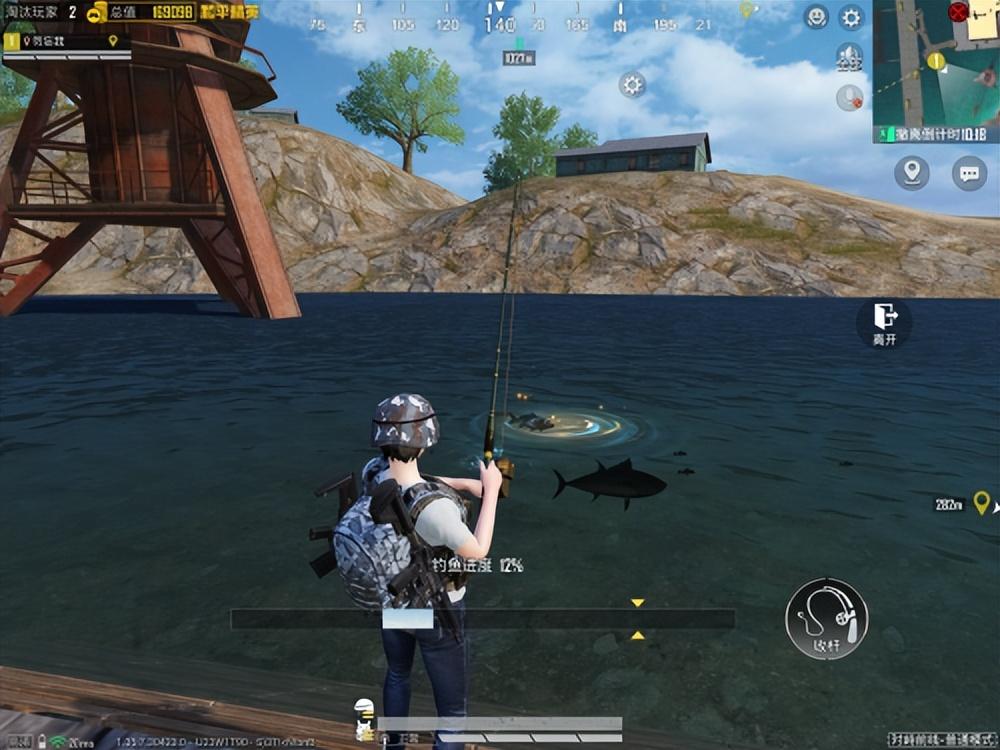Place a marker with the location pin button
Image resolution: width=1000 pixels, height=750 pixels.
click(x=911, y=173)
